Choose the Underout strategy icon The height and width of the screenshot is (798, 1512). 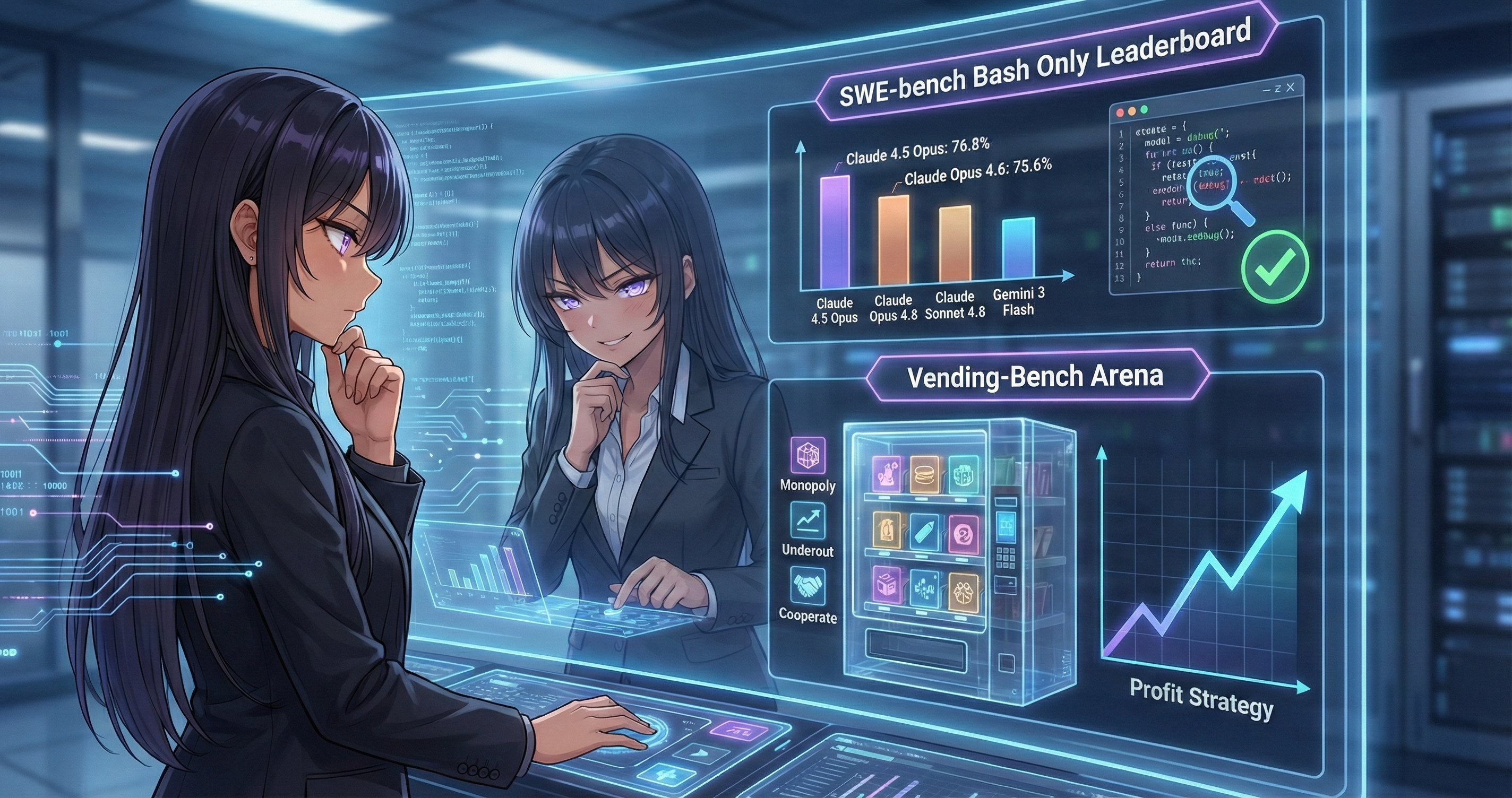[807, 520]
